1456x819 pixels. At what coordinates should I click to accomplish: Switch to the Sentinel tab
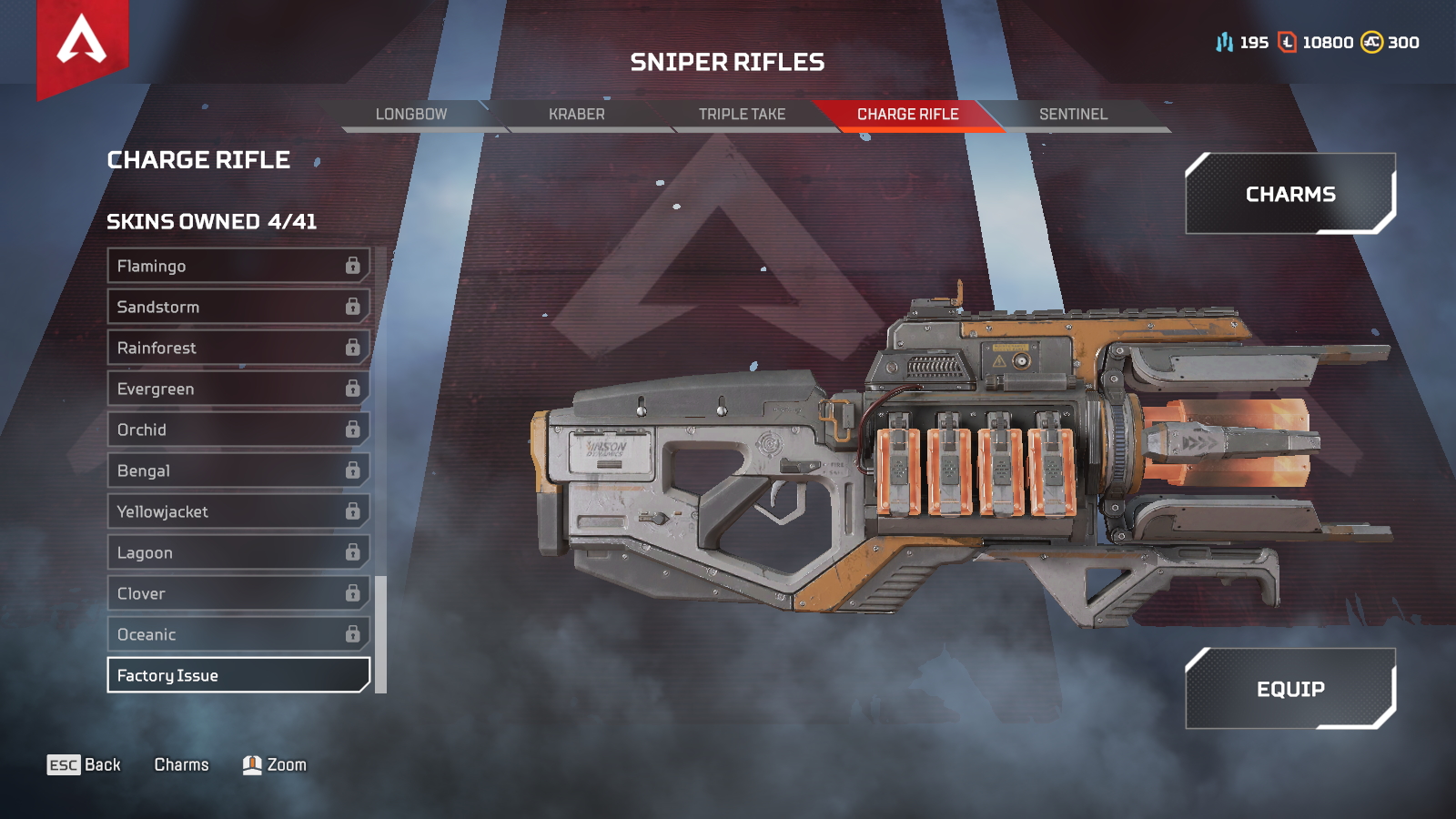tap(1074, 114)
